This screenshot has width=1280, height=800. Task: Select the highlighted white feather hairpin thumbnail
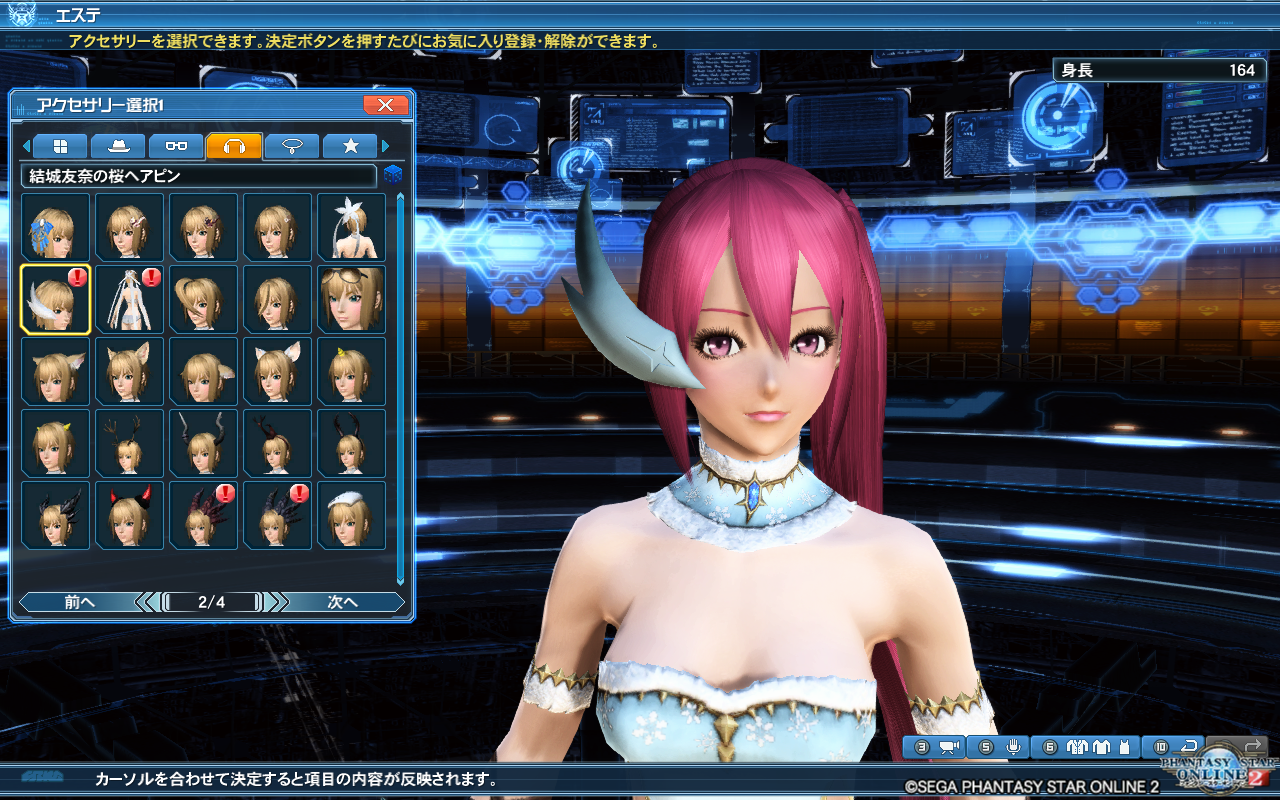(x=55, y=298)
